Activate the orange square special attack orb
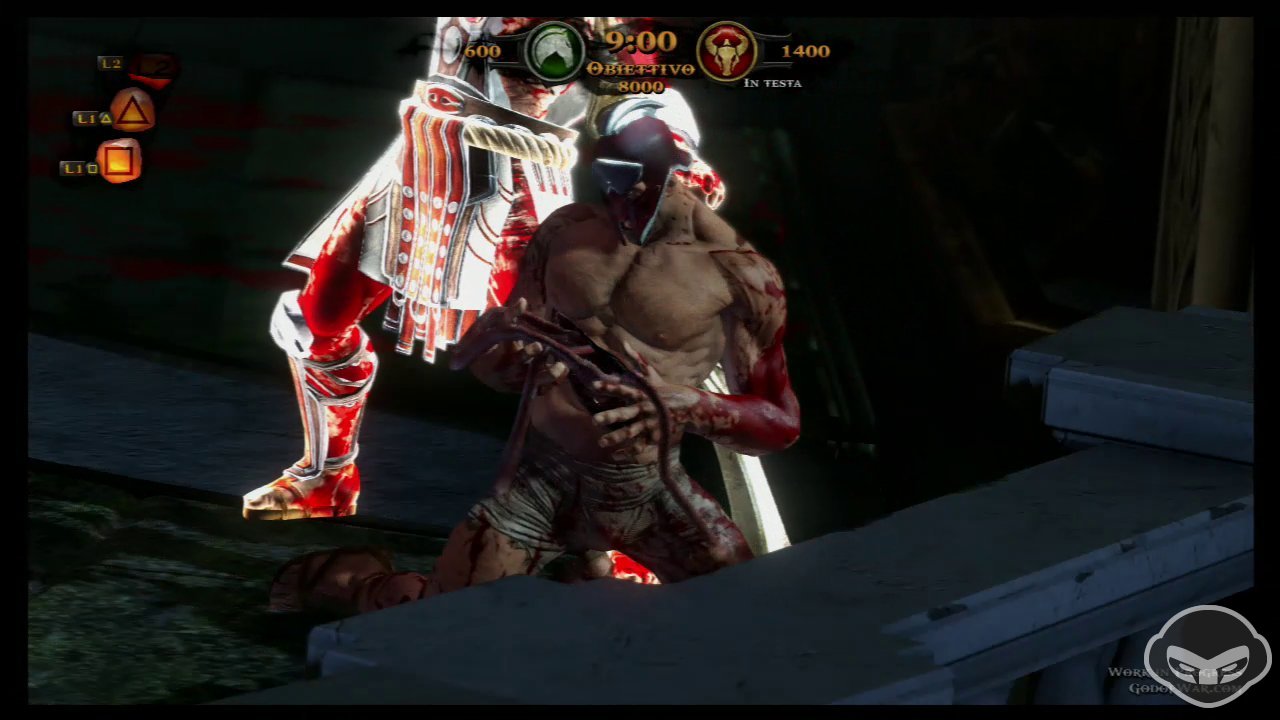 pyautogui.click(x=119, y=161)
